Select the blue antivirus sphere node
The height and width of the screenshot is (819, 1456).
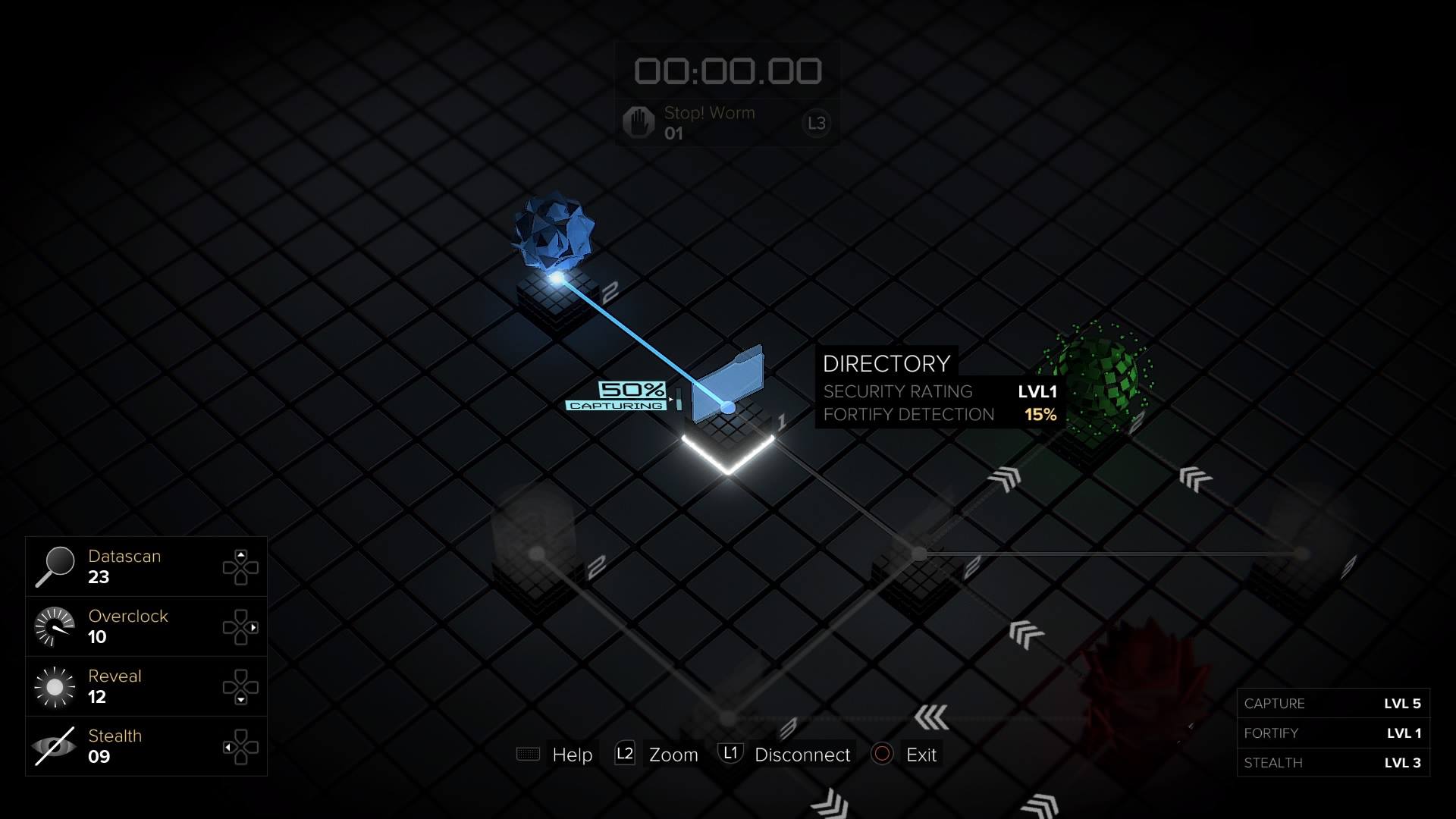(x=556, y=235)
